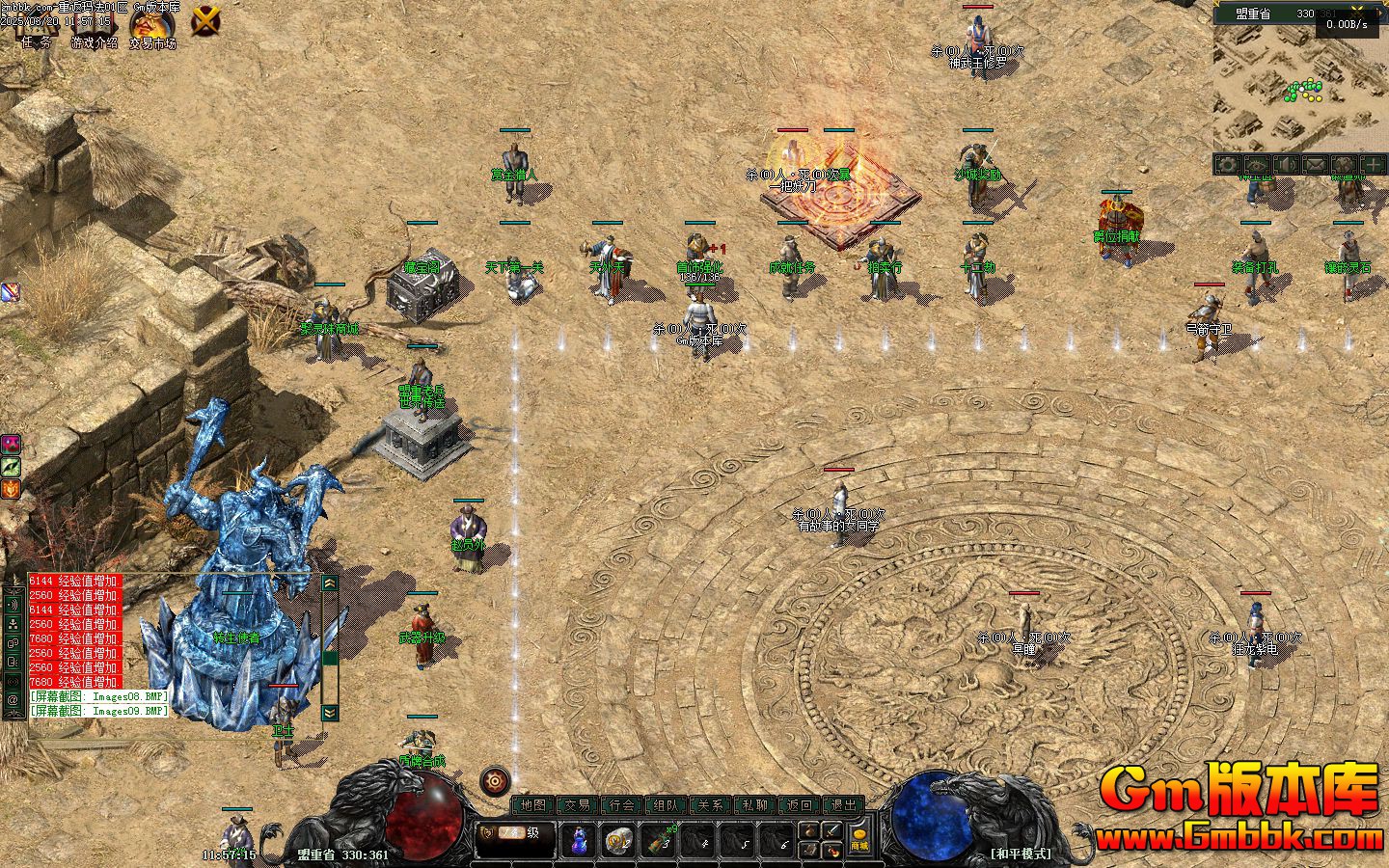Select the green bottle stack in hotbar slot 3

(661, 841)
